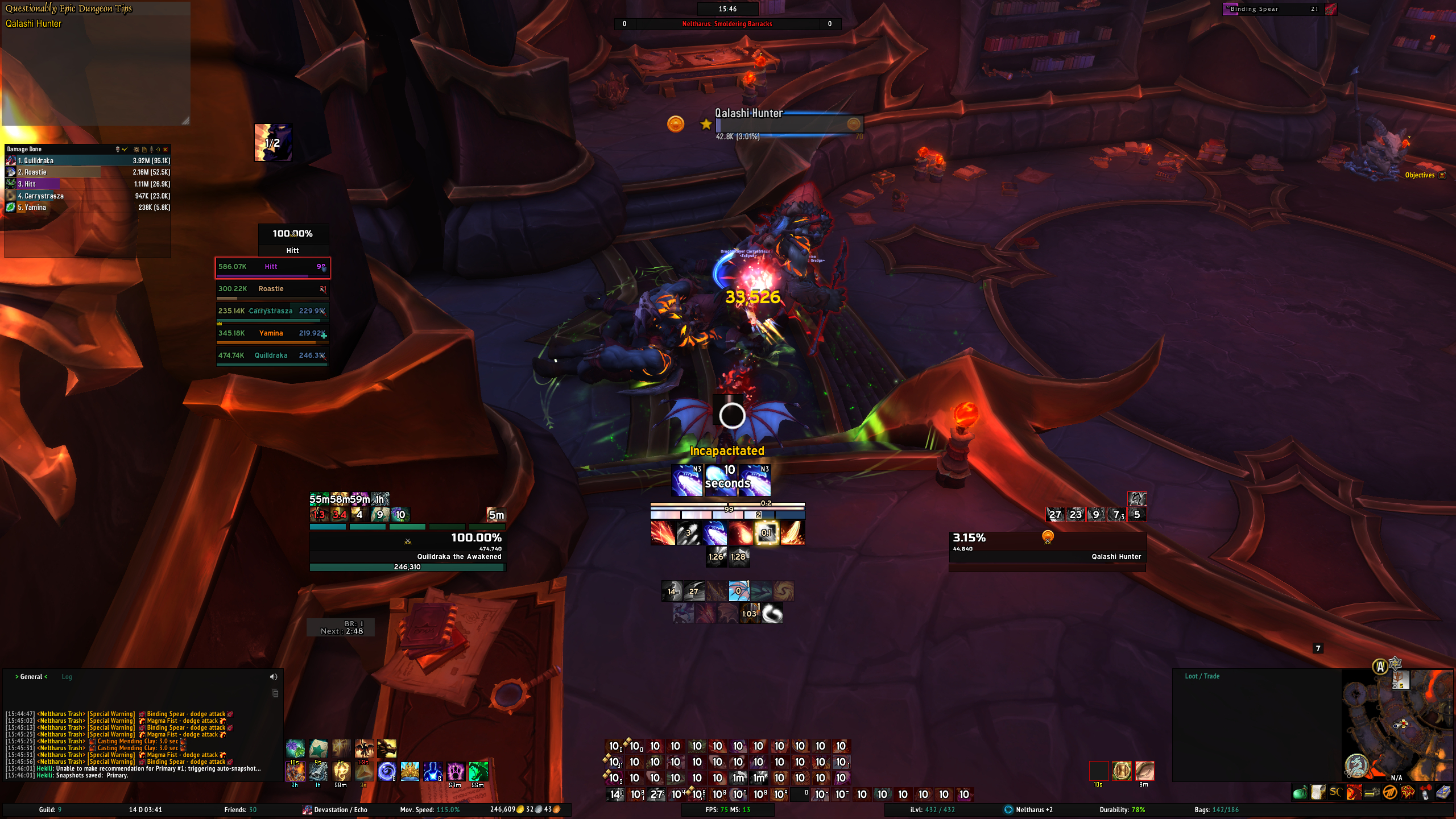Viewport: 1456px width, 819px height.
Task: Target Yamina in the party frames
Action: pyautogui.click(x=272, y=334)
